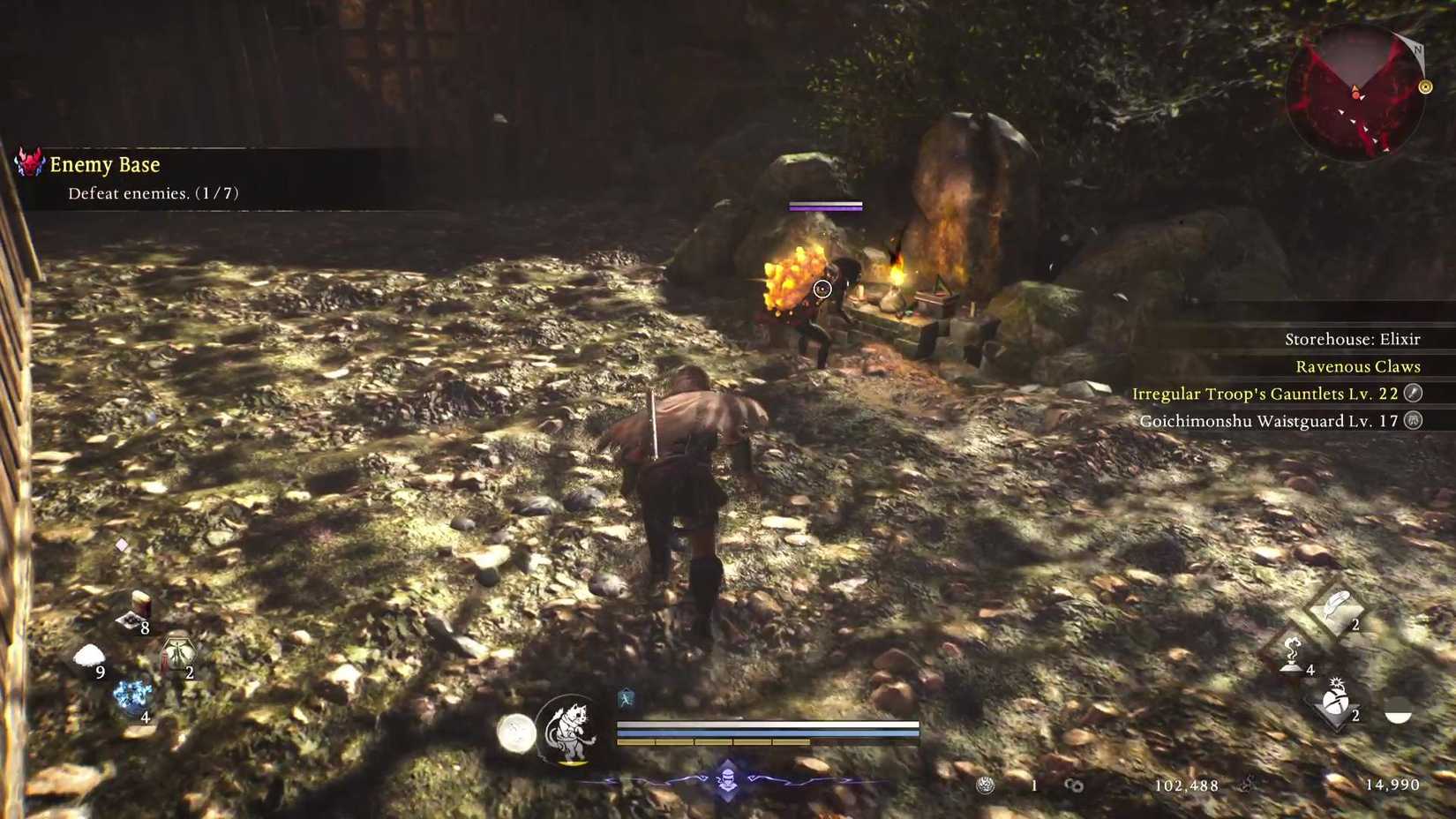
Task: Click the waistguard icon beside Goichimonshu Waistguard
Action: pyautogui.click(x=1415, y=422)
